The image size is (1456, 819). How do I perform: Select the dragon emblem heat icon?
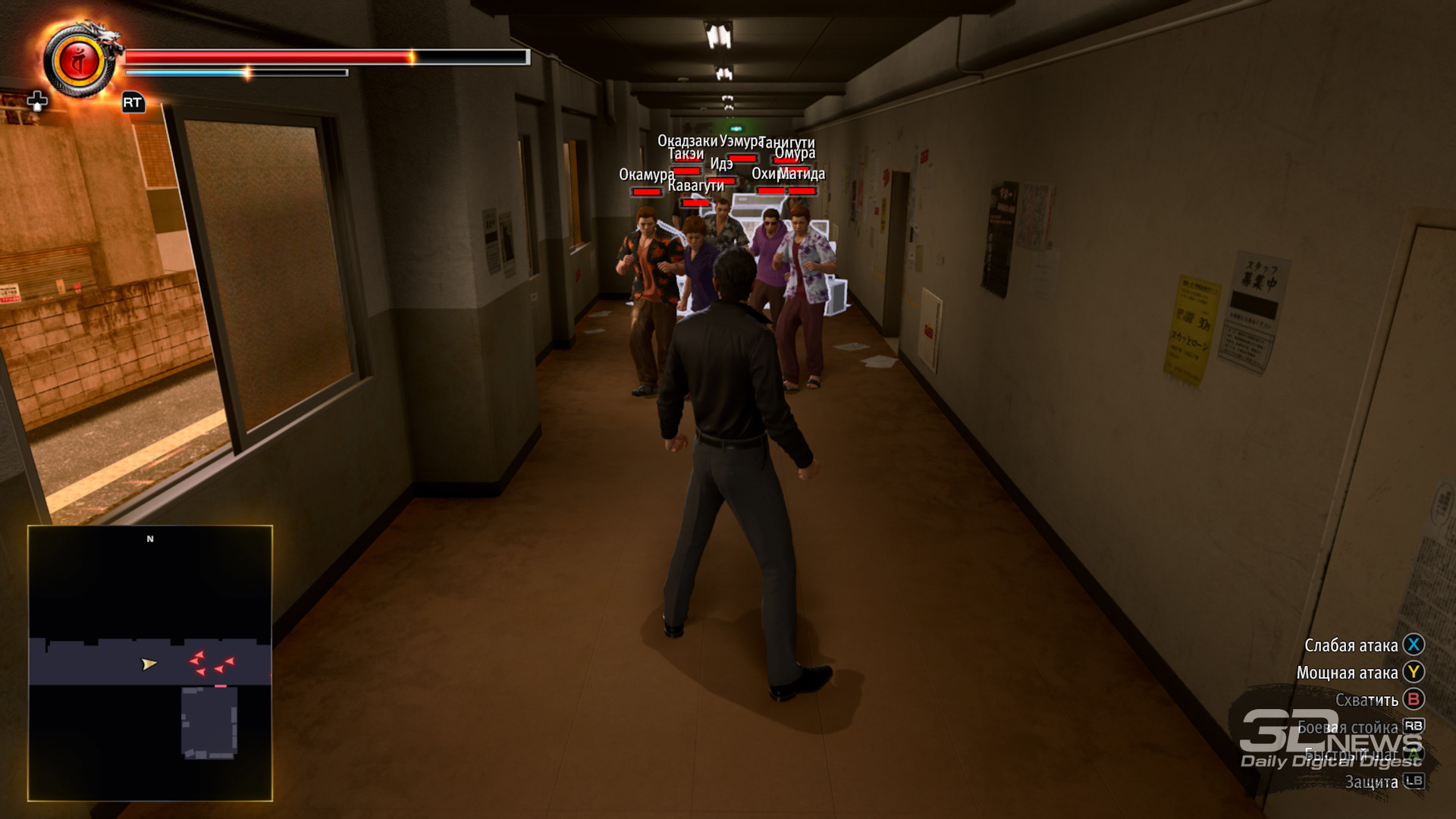pyautogui.click(x=80, y=61)
